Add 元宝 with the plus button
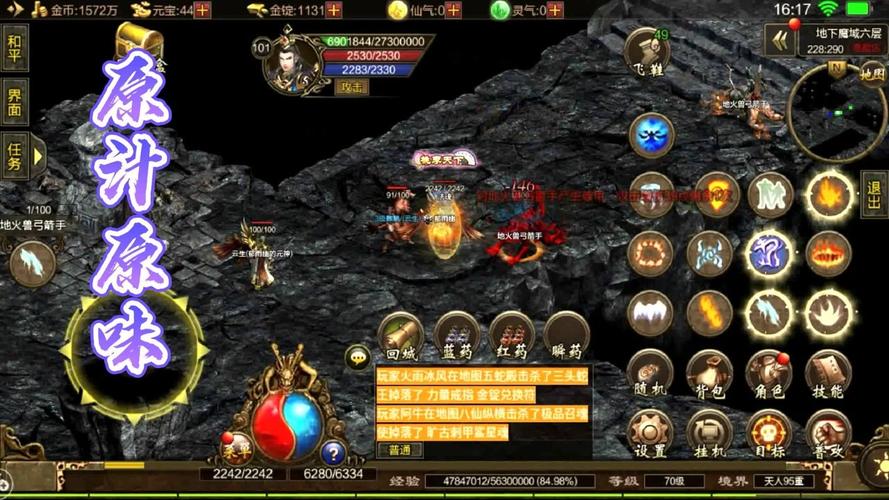The image size is (889, 500). (x=202, y=10)
